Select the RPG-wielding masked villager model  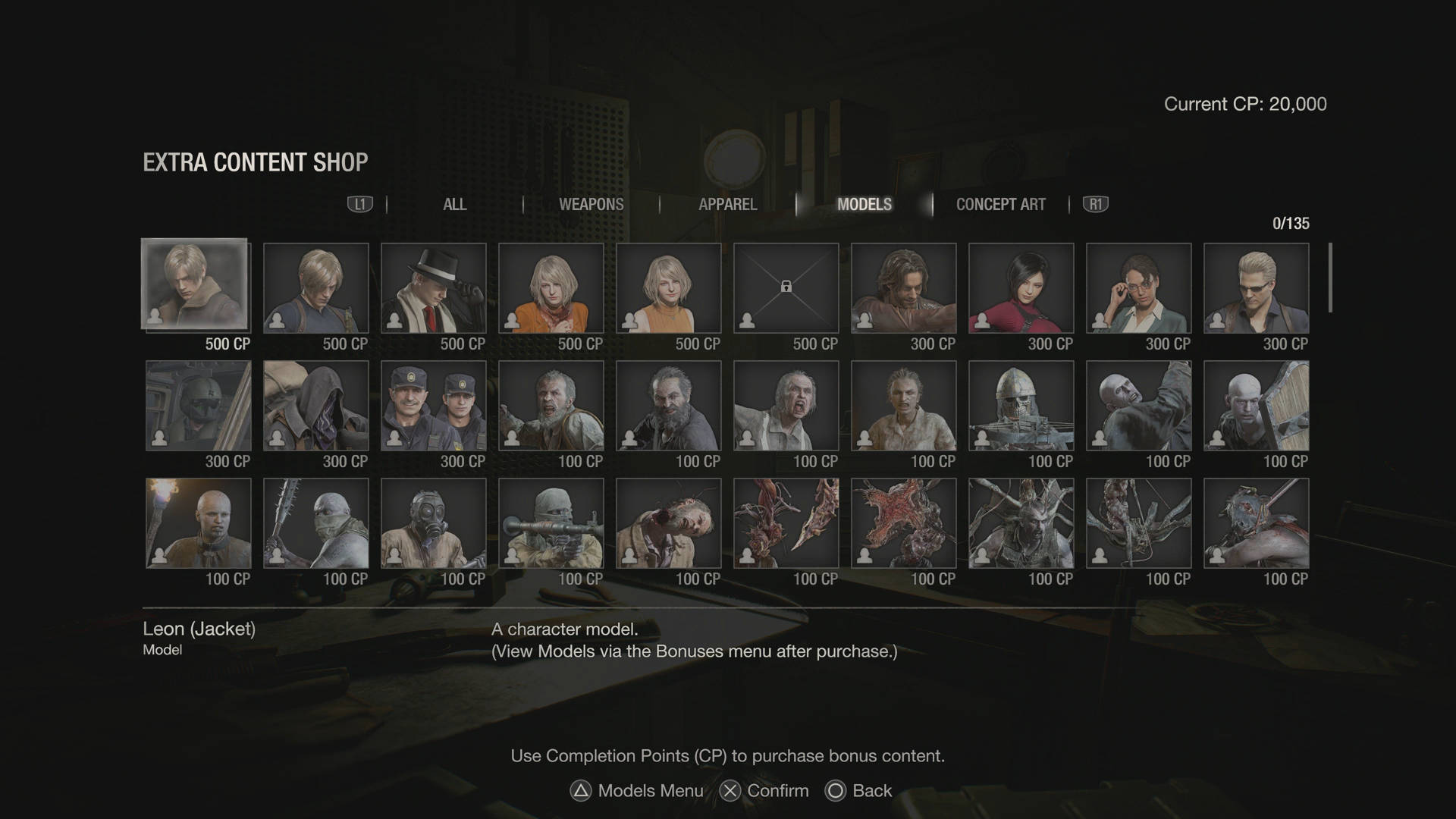click(551, 523)
